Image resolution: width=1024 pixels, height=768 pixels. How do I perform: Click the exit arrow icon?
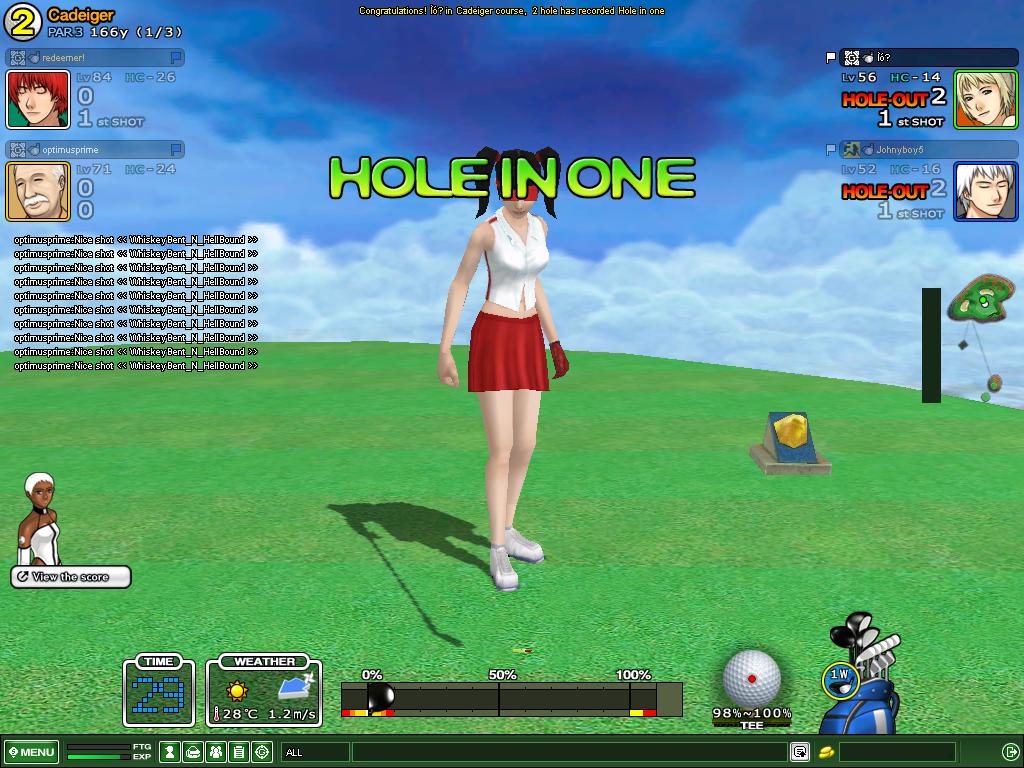pos(1010,752)
